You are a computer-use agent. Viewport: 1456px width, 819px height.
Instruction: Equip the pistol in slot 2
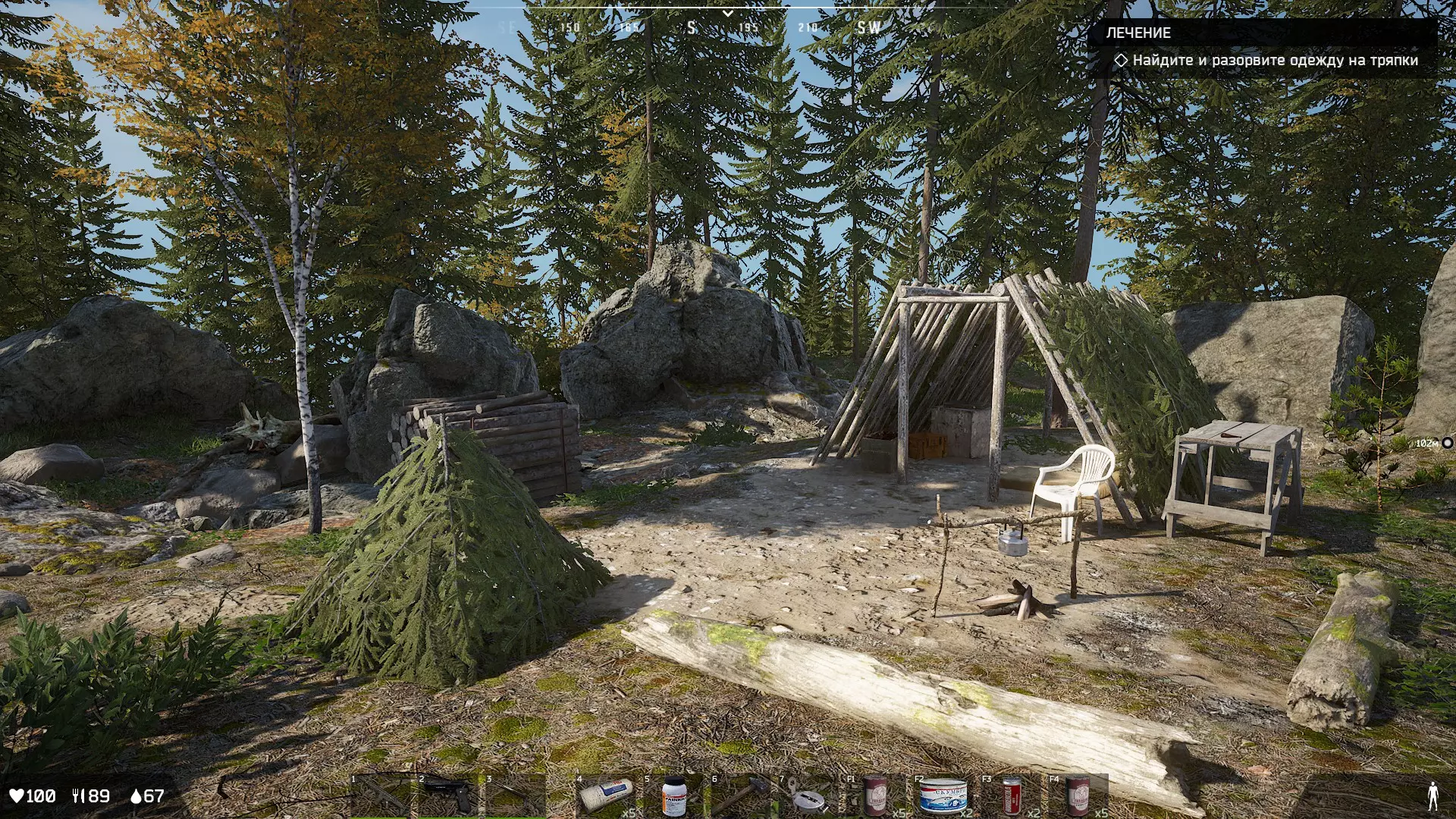(x=447, y=796)
